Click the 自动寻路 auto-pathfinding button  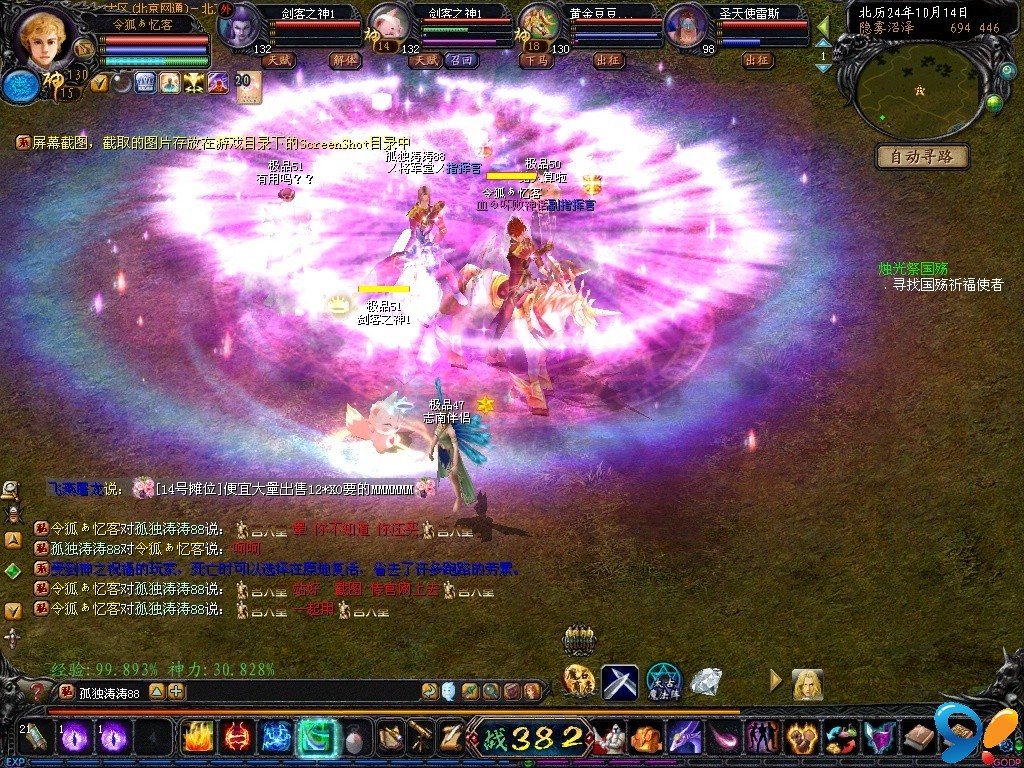click(x=922, y=156)
